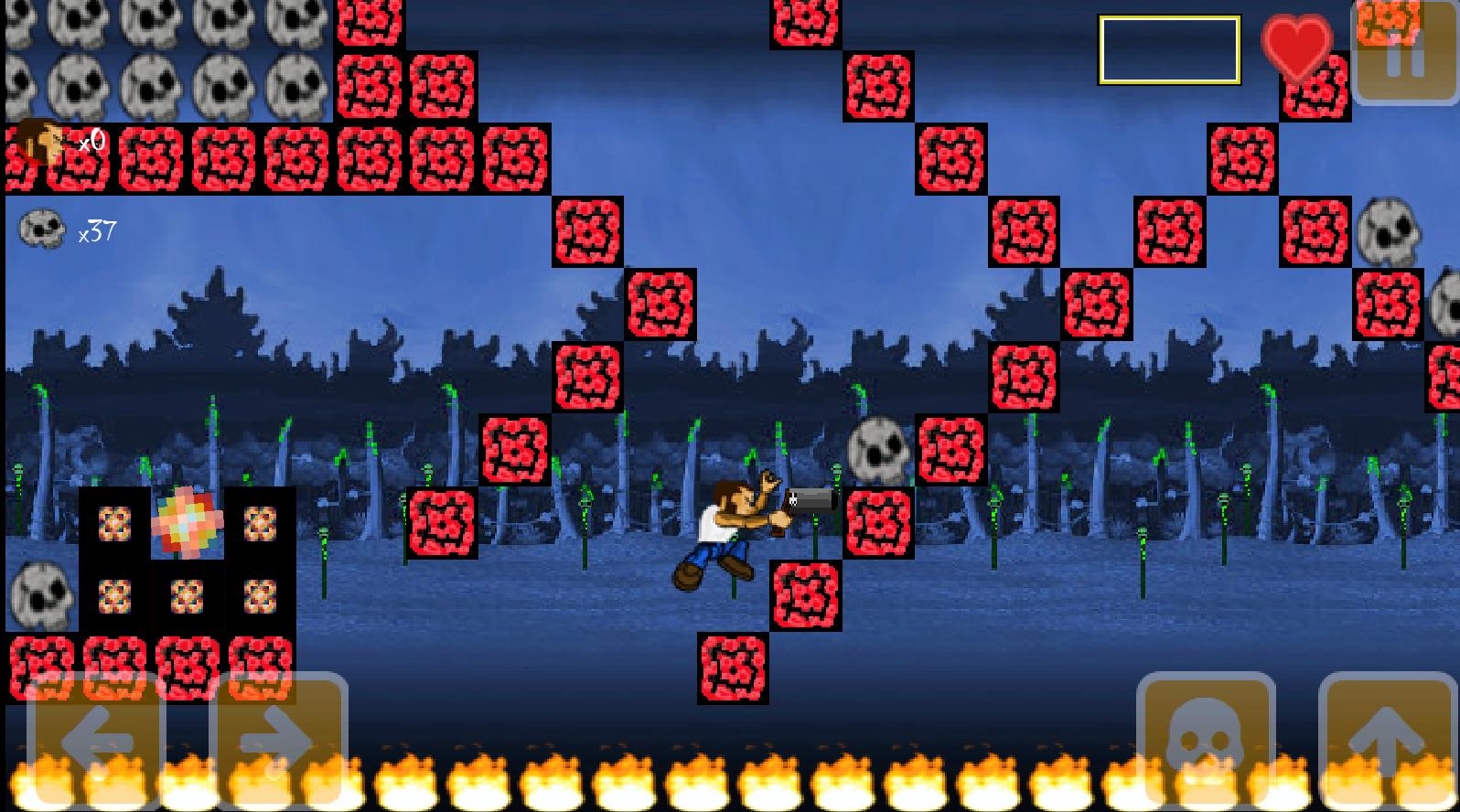Image resolution: width=1460 pixels, height=812 pixels.
Task: Tap the red heart health indicator
Action: coord(1295,46)
